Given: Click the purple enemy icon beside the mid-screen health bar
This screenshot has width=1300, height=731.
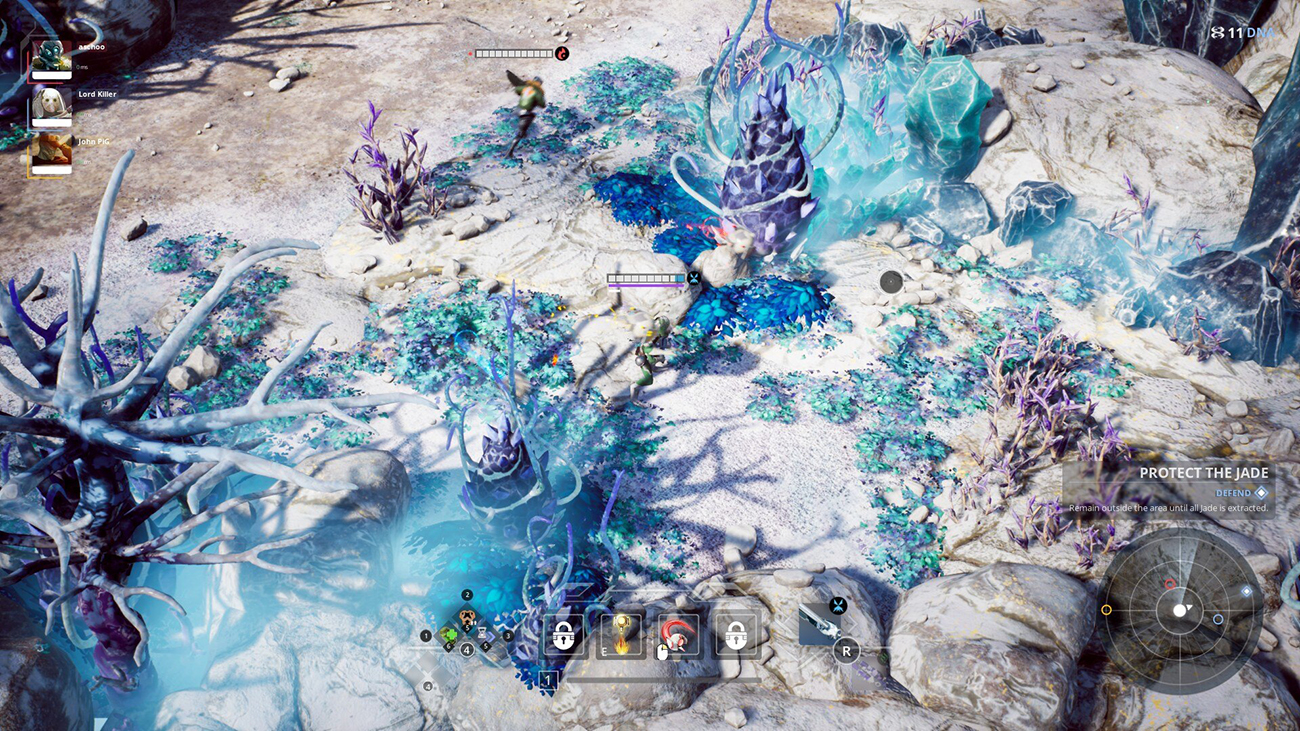Looking at the screenshot, I should tap(694, 277).
